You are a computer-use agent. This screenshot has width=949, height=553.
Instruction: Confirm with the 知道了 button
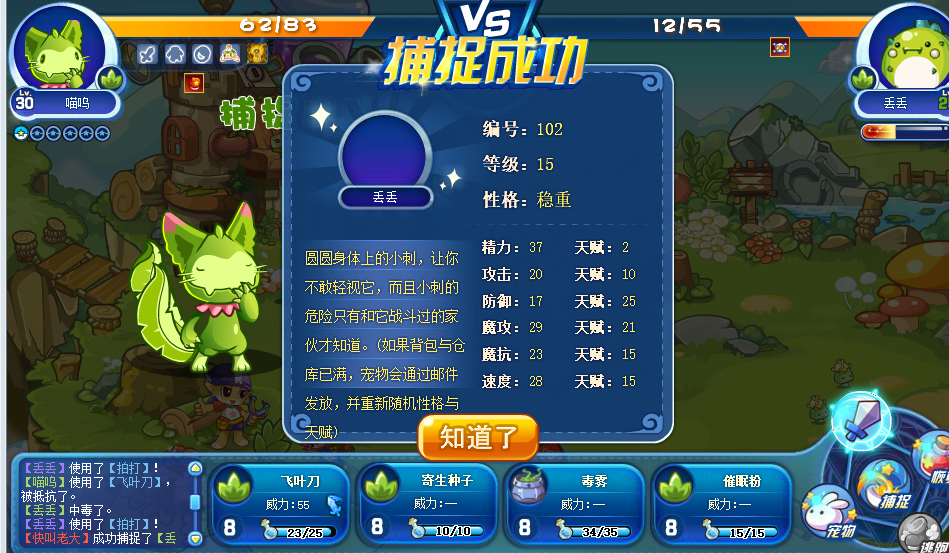[x=478, y=437]
